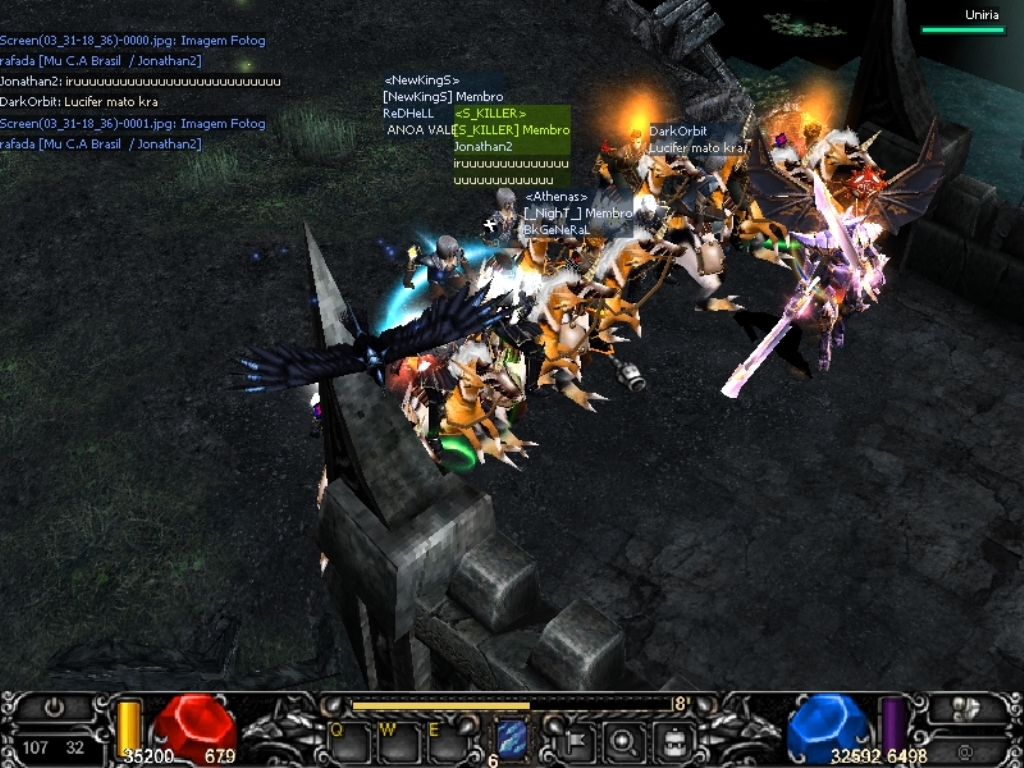Open the inventory backpack

click(x=673, y=741)
